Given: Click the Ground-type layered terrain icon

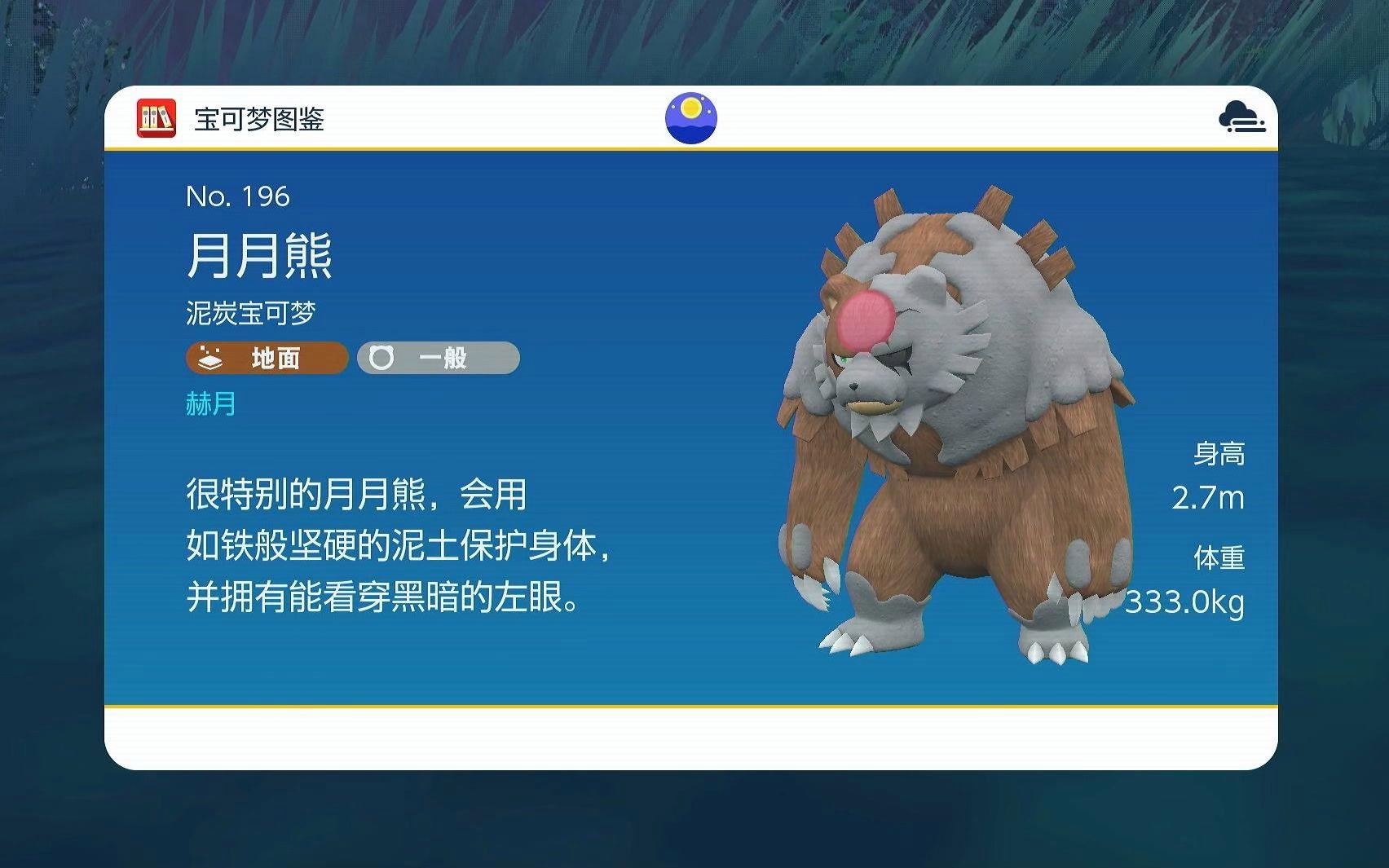Looking at the screenshot, I should [209, 359].
